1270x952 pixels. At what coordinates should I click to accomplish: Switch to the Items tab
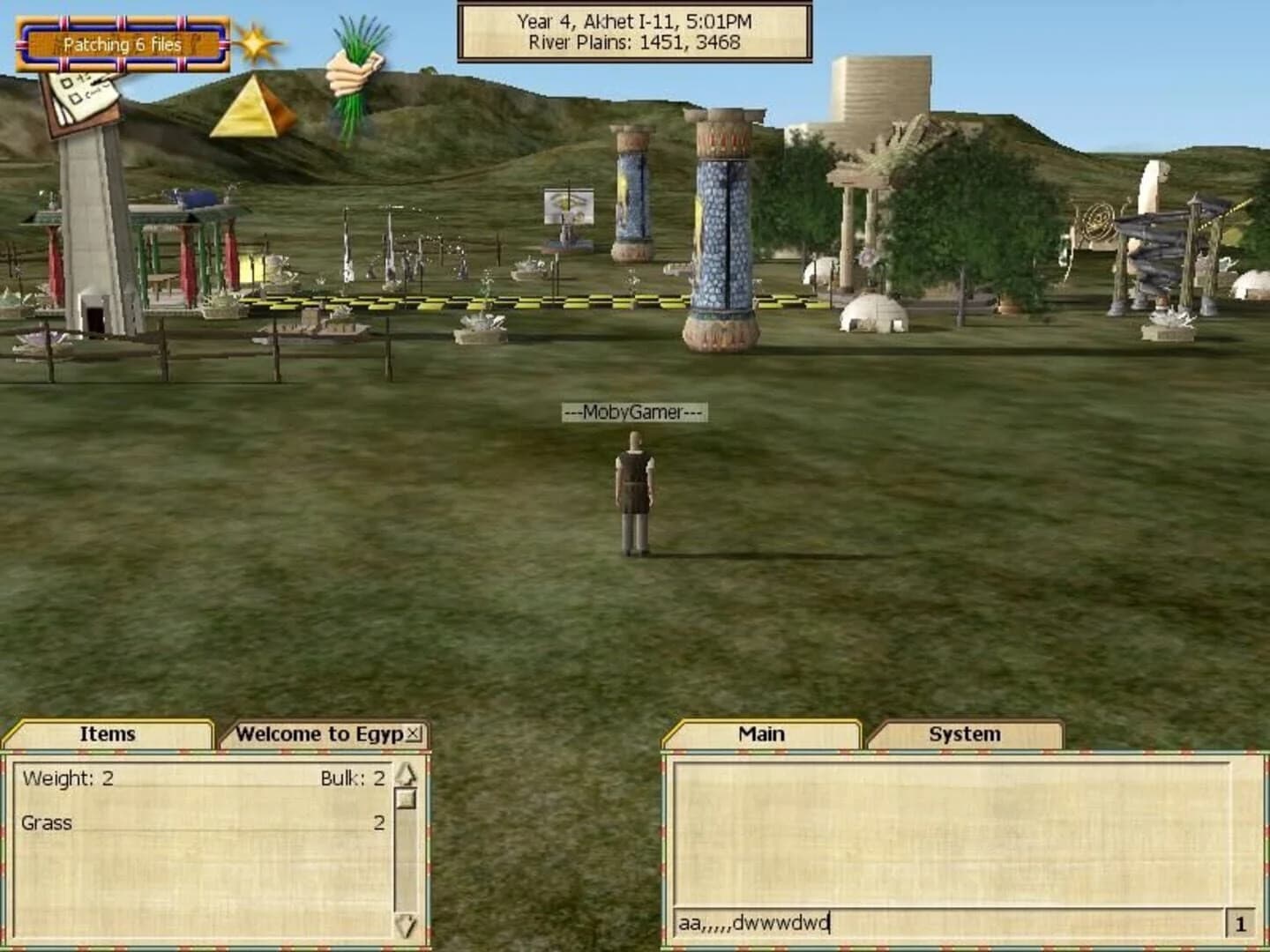click(x=108, y=733)
